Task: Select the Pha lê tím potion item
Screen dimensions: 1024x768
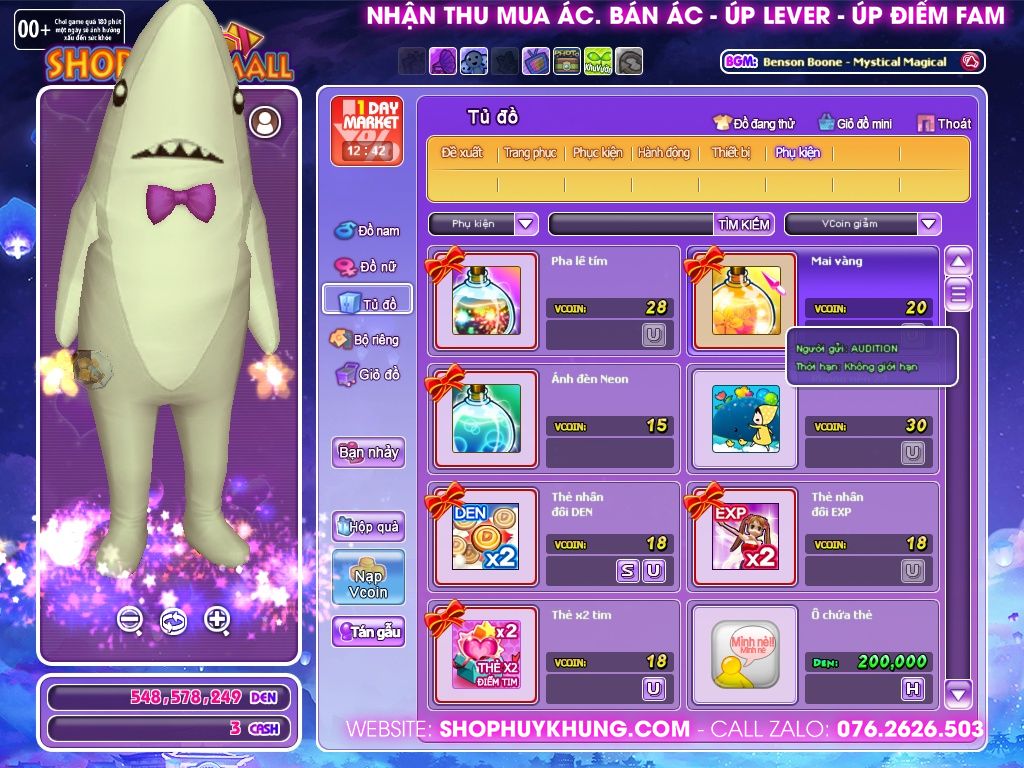Action: [x=485, y=300]
